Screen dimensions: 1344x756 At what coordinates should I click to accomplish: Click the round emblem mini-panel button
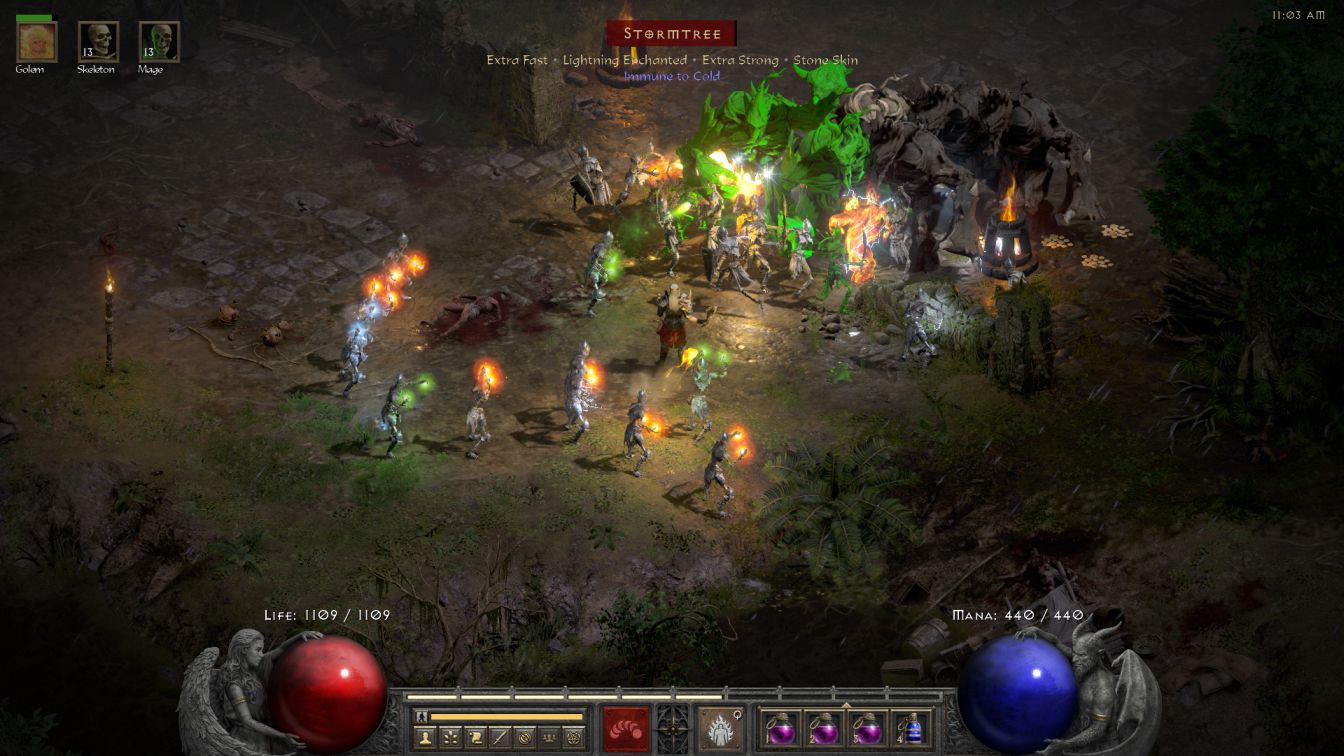pos(525,738)
